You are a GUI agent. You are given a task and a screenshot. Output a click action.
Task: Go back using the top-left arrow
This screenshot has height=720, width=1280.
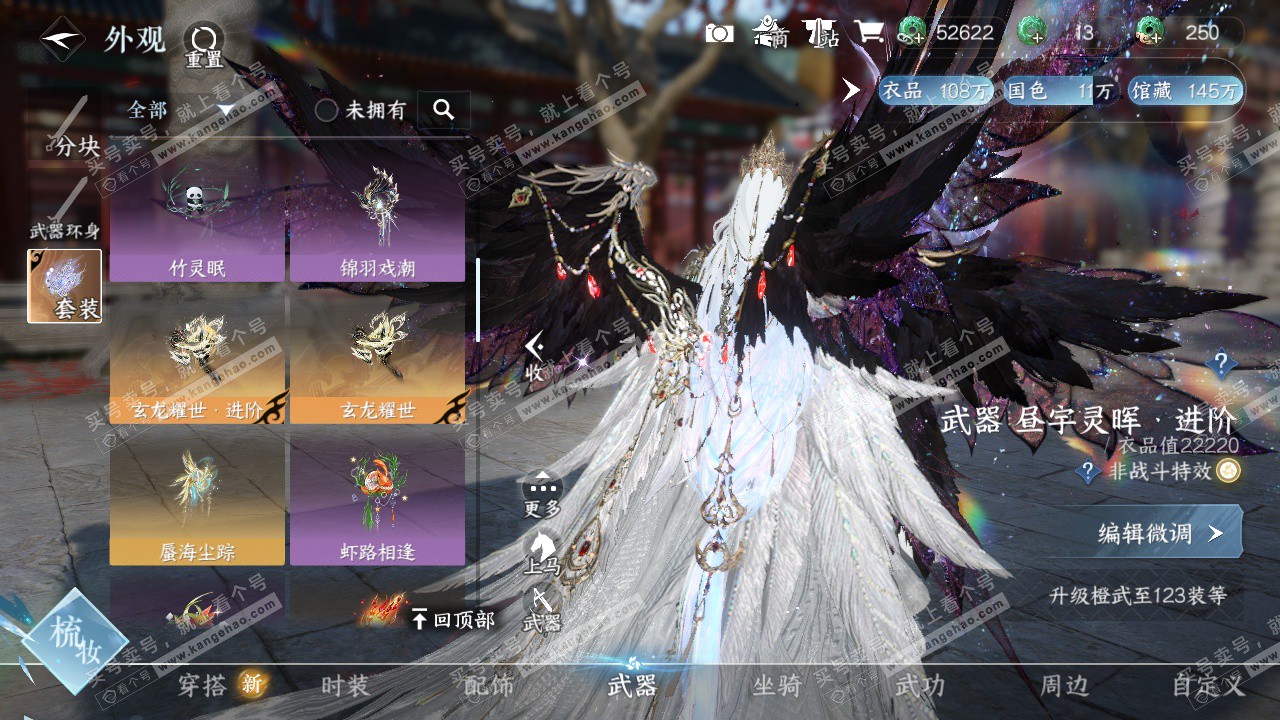tap(62, 40)
